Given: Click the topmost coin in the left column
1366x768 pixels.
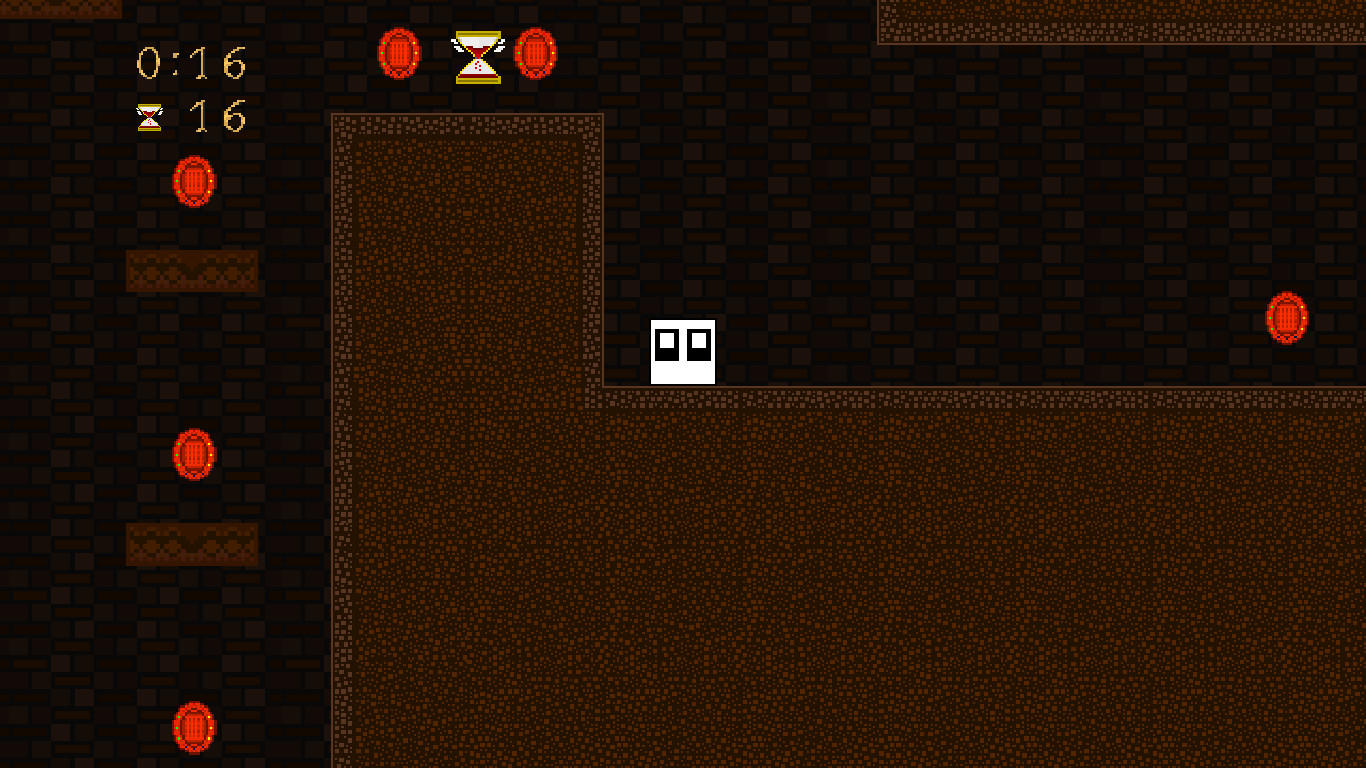Looking at the screenshot, I should 193,183.
